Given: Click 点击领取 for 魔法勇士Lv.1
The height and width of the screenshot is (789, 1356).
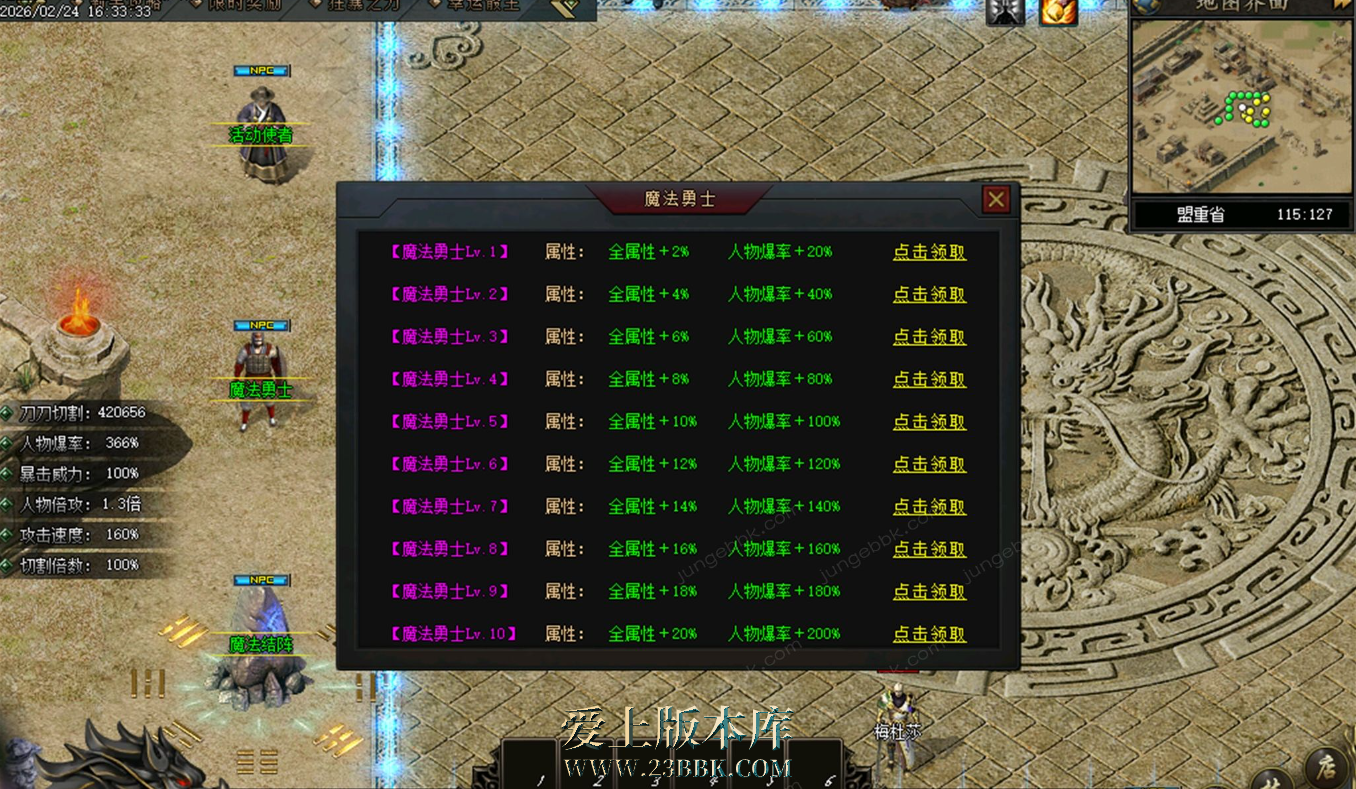Looking at the screenshot, I should point(929,252).
